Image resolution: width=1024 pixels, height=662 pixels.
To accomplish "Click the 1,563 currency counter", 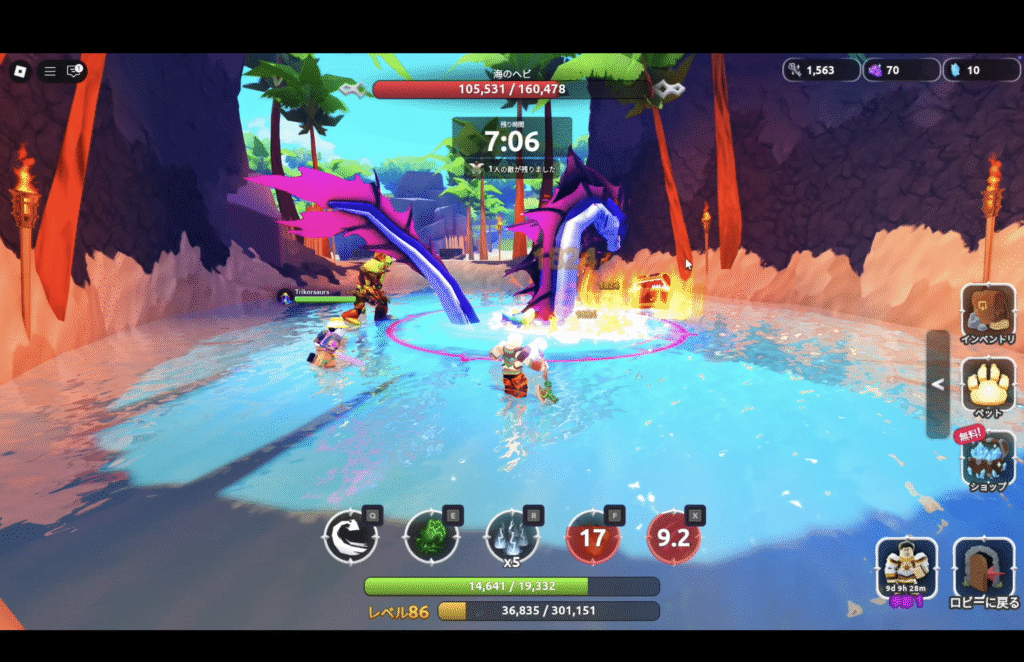I will tap(821, 70).
